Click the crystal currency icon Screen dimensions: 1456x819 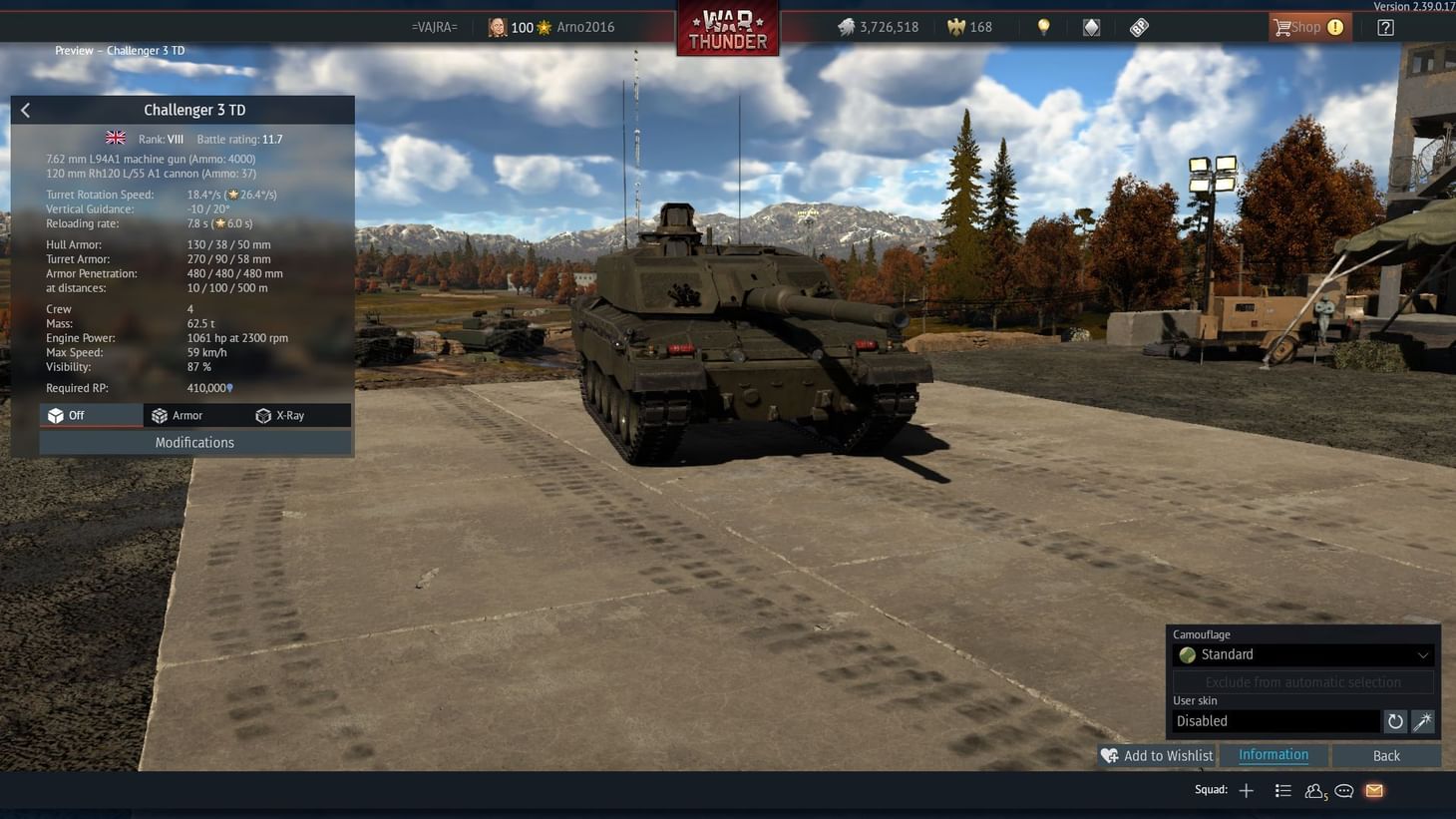tap(1091, 27)
